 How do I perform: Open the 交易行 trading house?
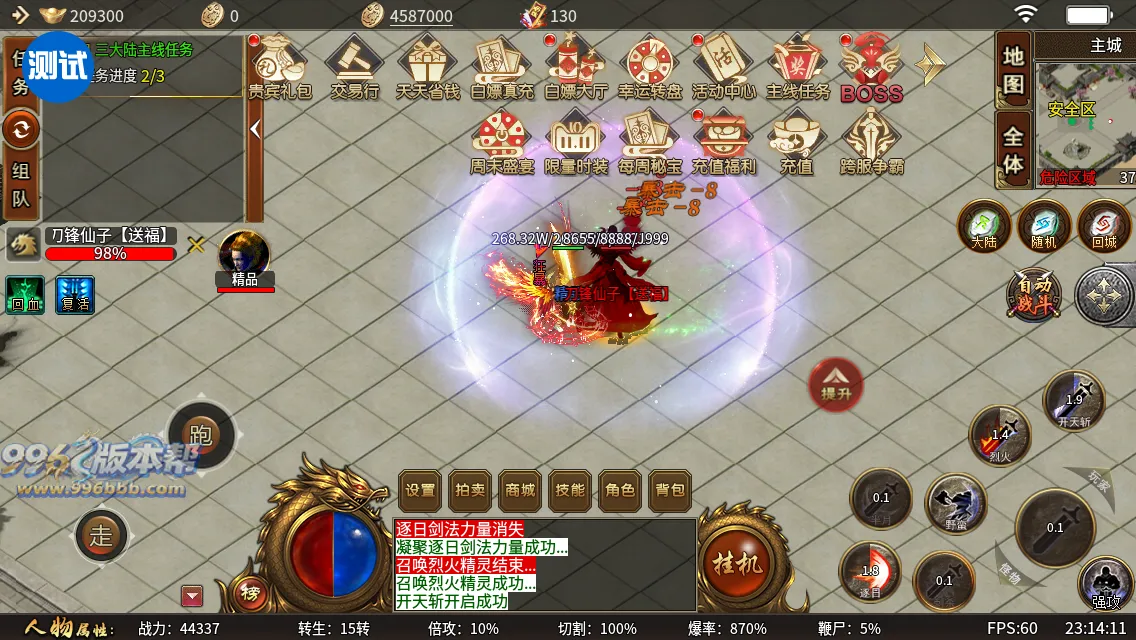coord(355,68)
